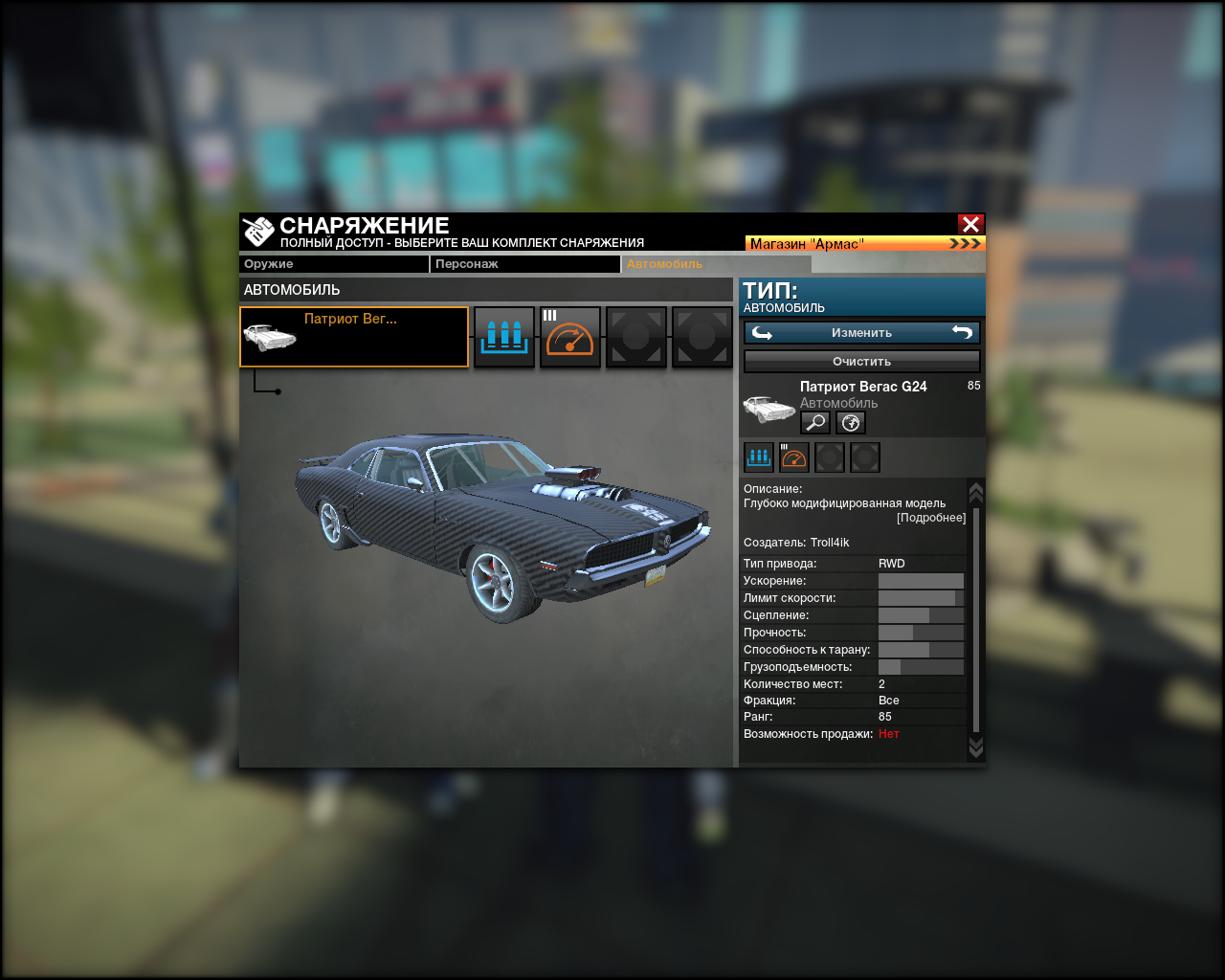
Task: Select the Автомобиль tab
Action: tap(716, 264)
